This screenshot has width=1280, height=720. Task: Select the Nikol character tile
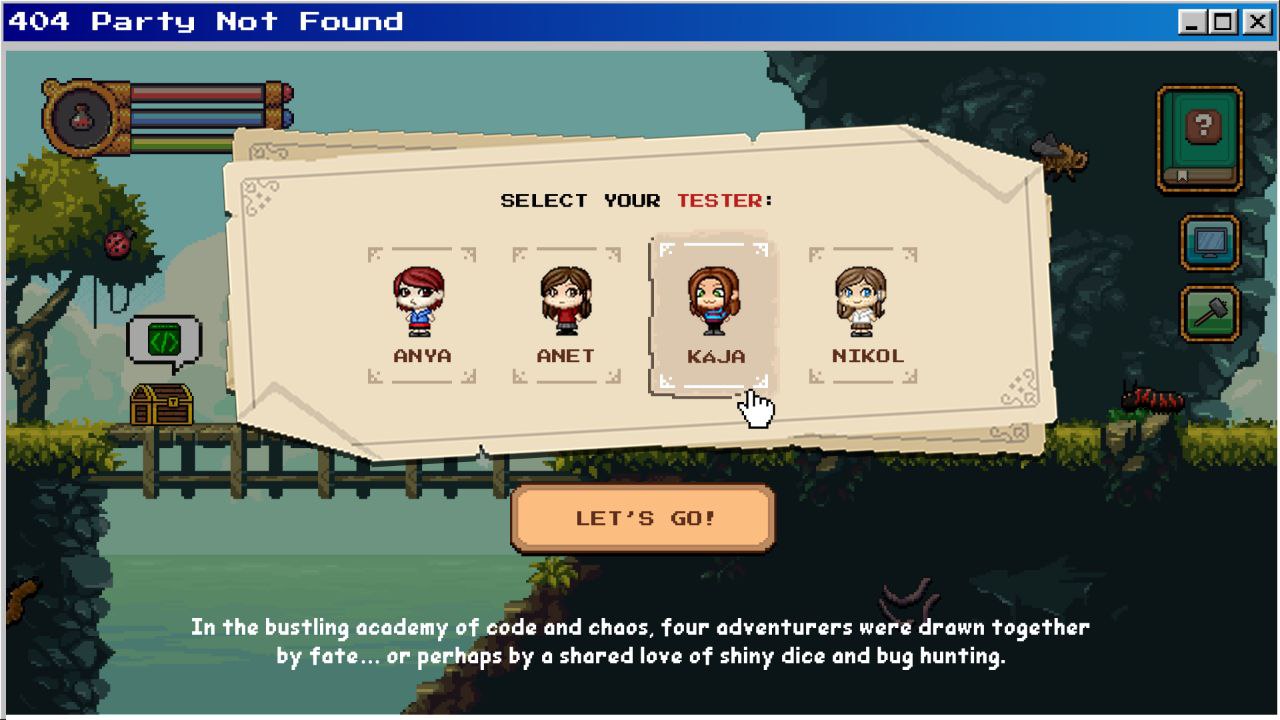[862, 315]
